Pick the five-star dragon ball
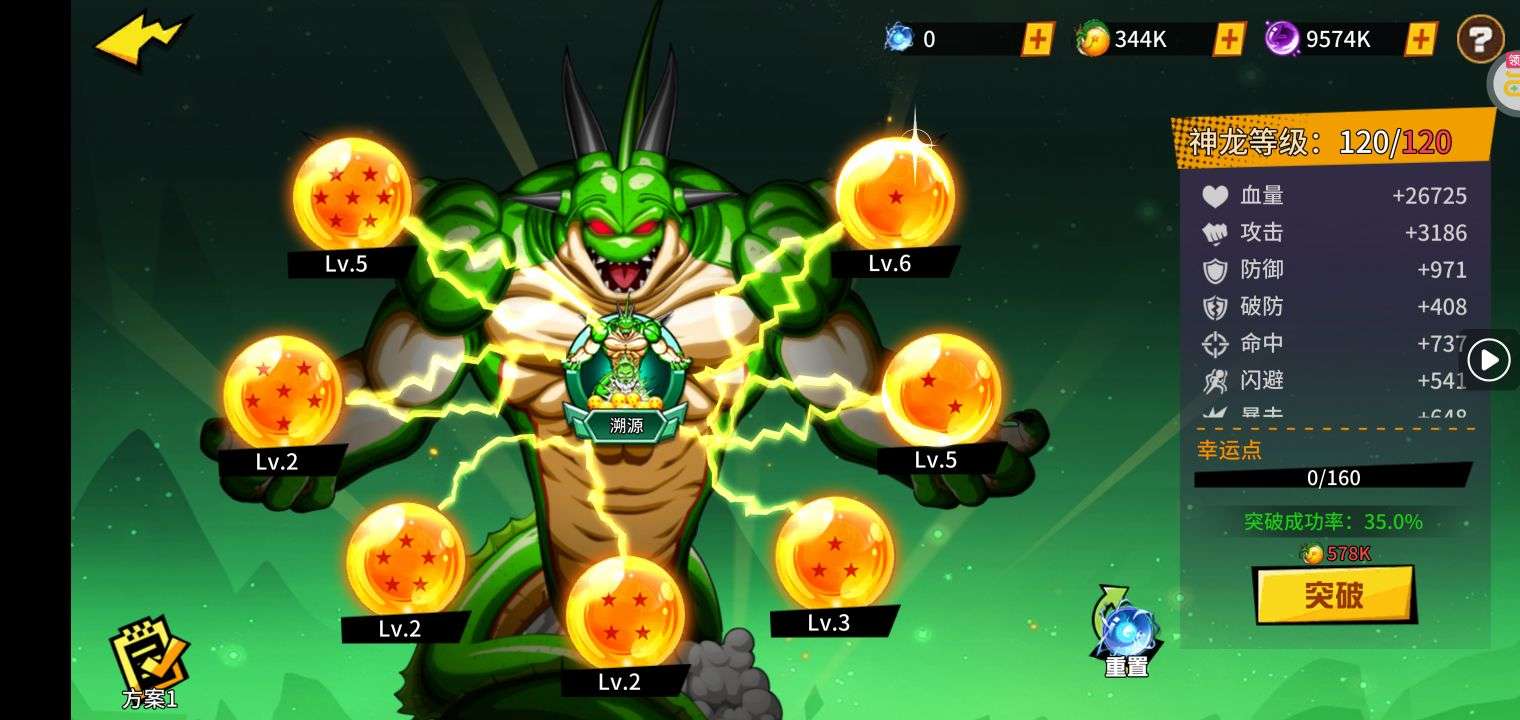Viewport: 1520px width, 720px height. (405, 559)
